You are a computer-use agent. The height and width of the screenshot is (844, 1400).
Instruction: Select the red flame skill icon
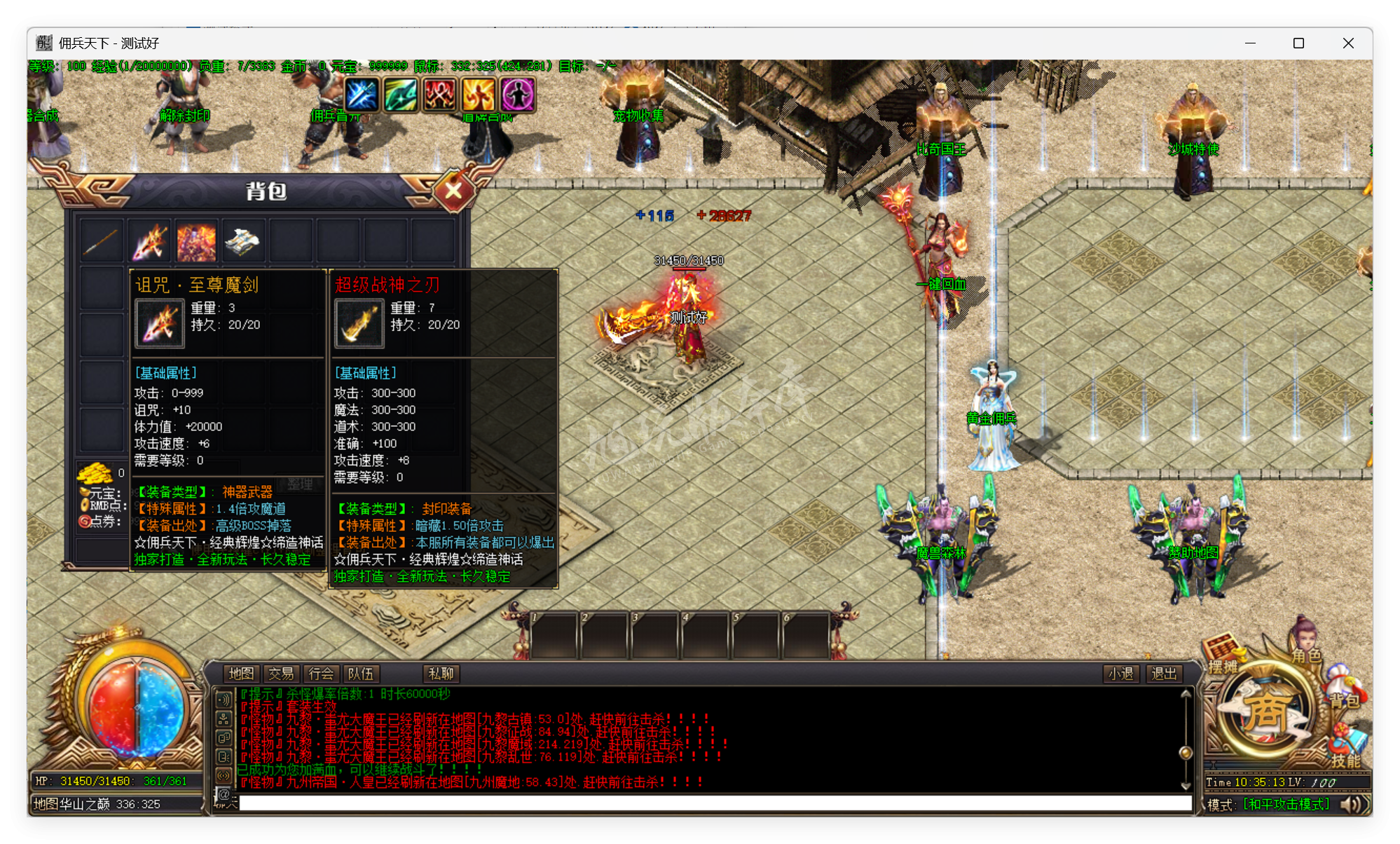click(x=439, y=95)
